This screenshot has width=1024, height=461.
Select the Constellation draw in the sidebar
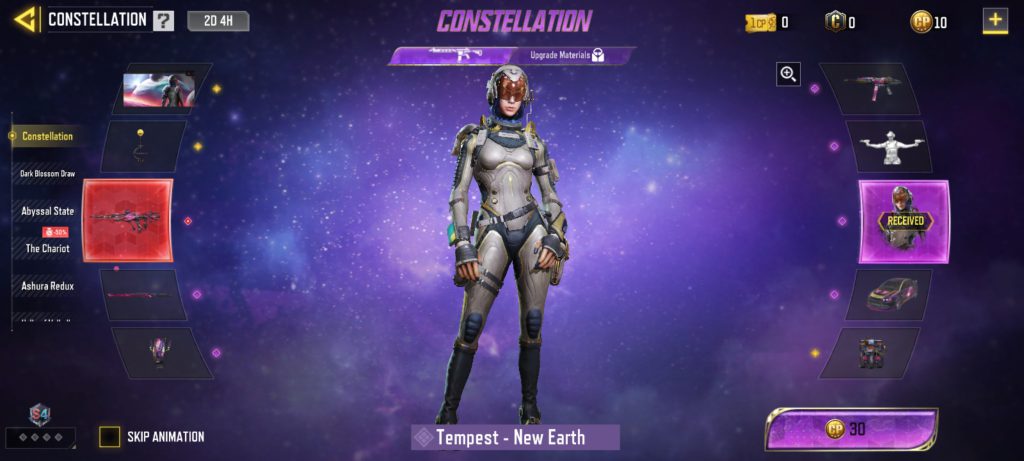coord(47,136)
